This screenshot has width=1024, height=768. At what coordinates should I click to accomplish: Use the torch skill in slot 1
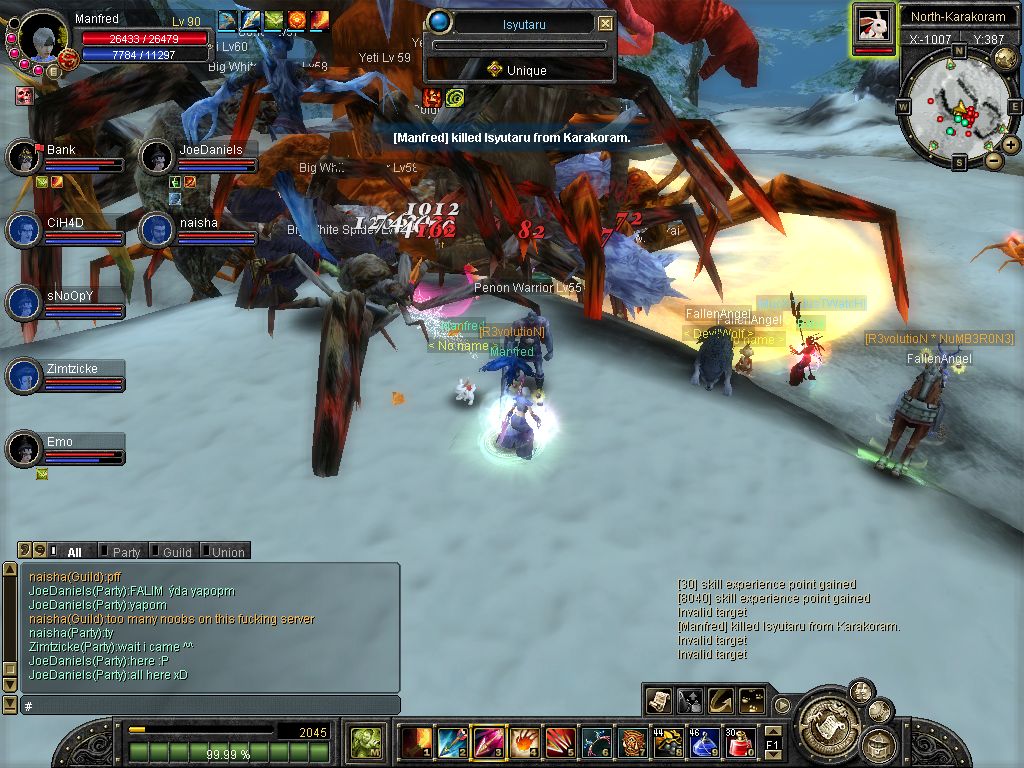coord(415,743)
